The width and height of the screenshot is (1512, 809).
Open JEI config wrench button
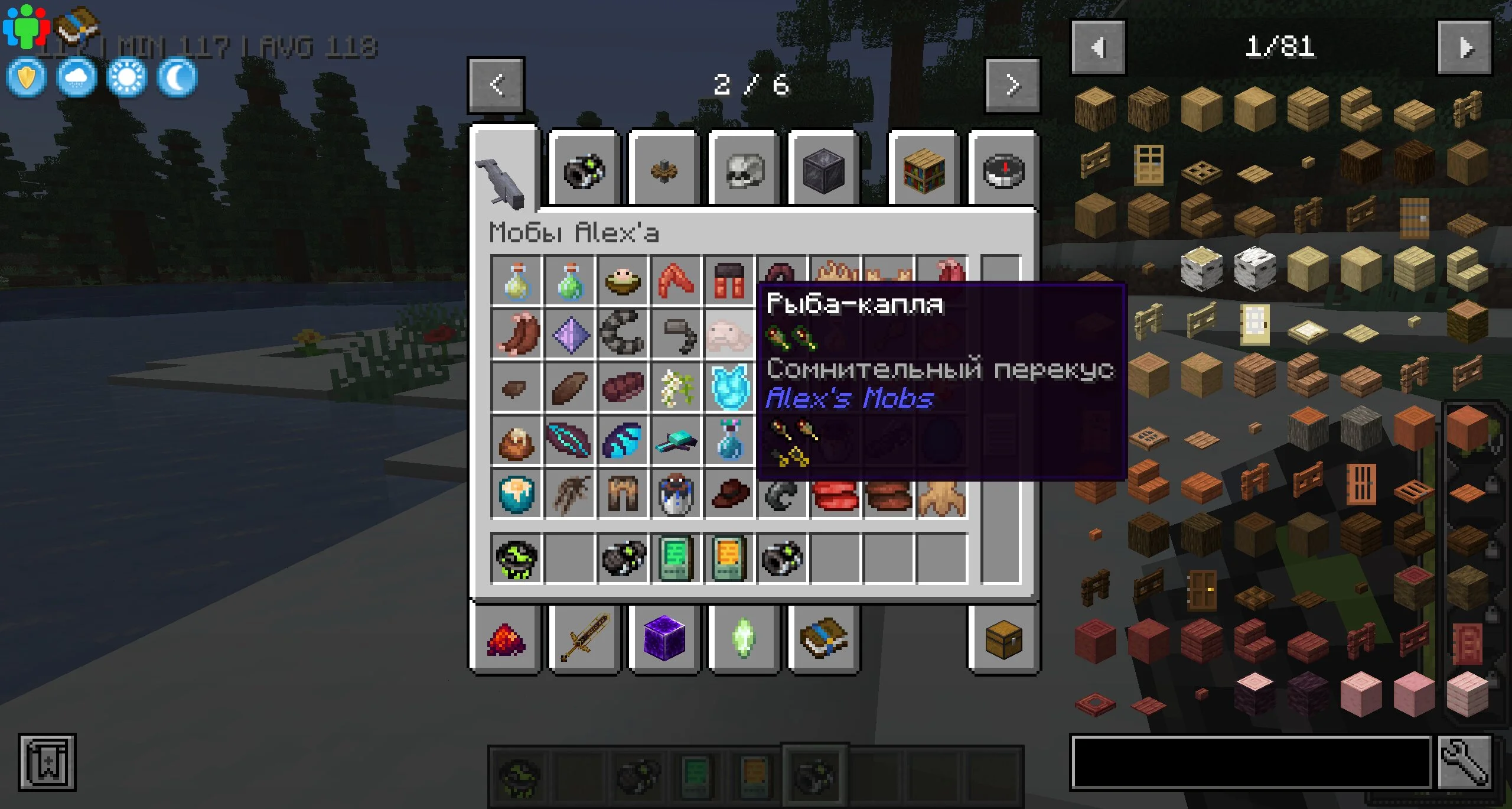coord(1465,763)
